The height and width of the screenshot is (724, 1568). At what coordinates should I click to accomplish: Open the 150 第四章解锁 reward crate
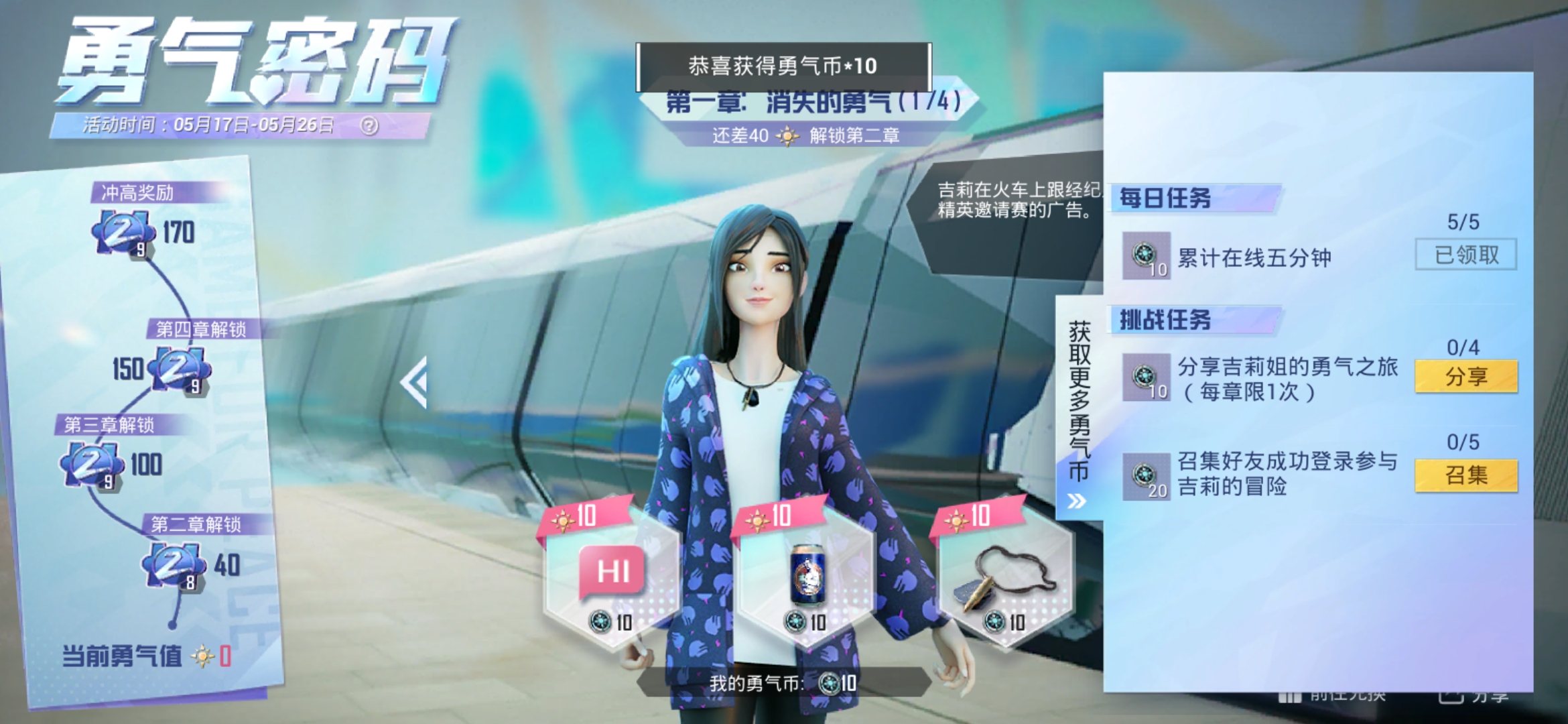(178, 369)
